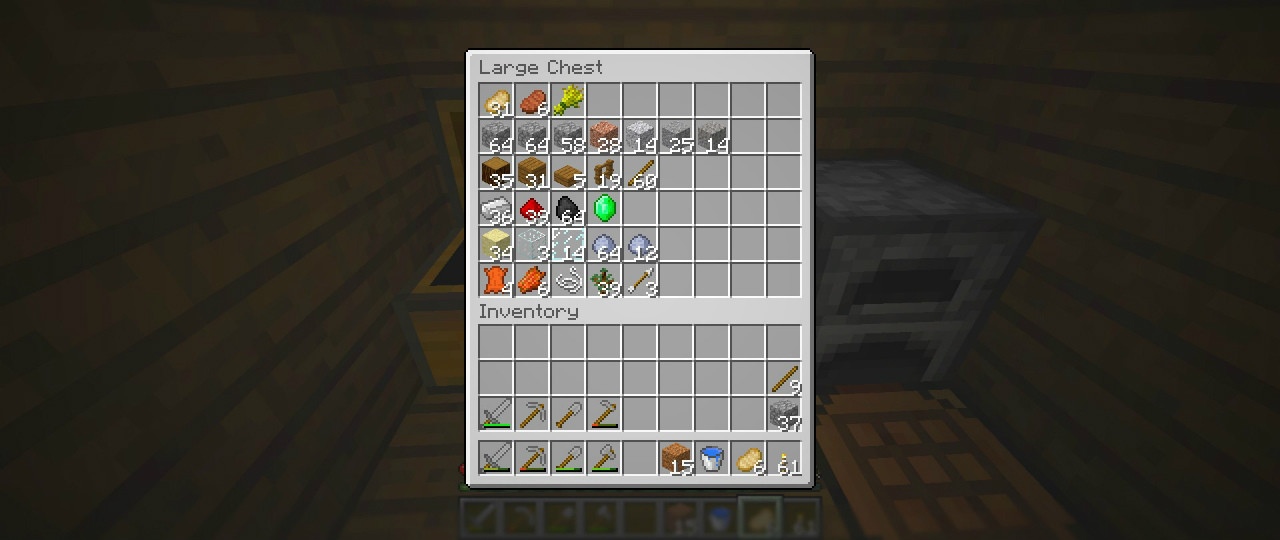
Task: Take the iron ingots stack
Action: [496, 208]
